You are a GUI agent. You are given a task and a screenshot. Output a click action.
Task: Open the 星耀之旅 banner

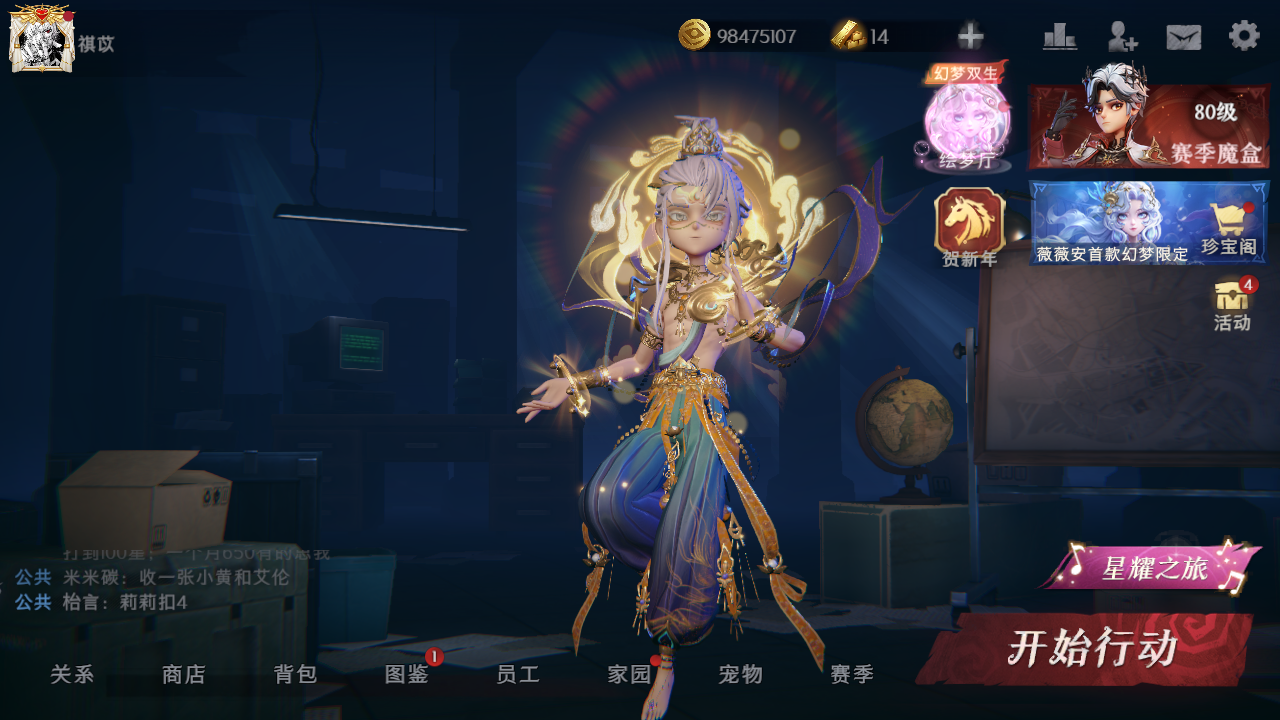(1153, 568)
